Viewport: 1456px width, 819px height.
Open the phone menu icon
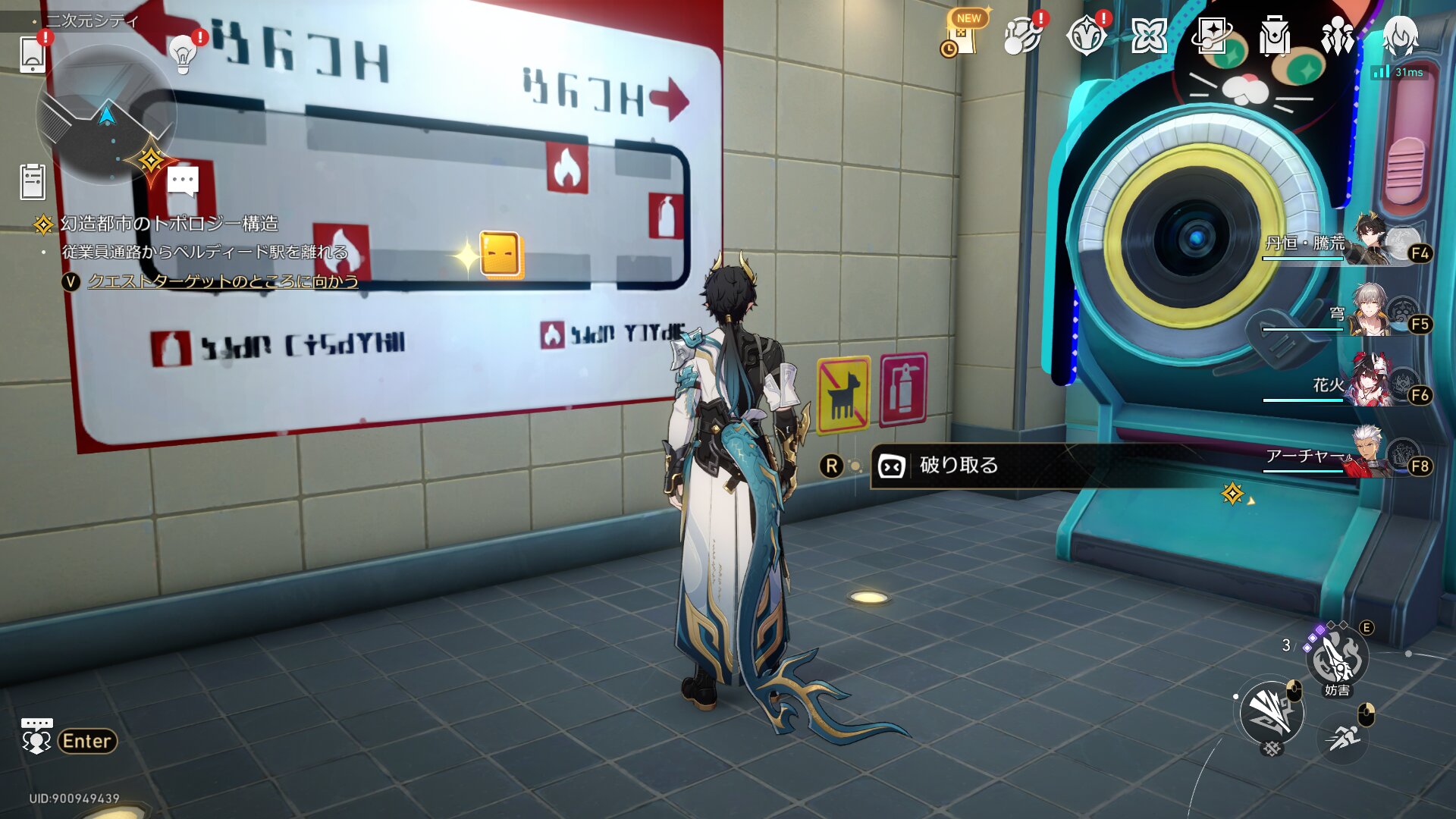[x=32, y=54]
